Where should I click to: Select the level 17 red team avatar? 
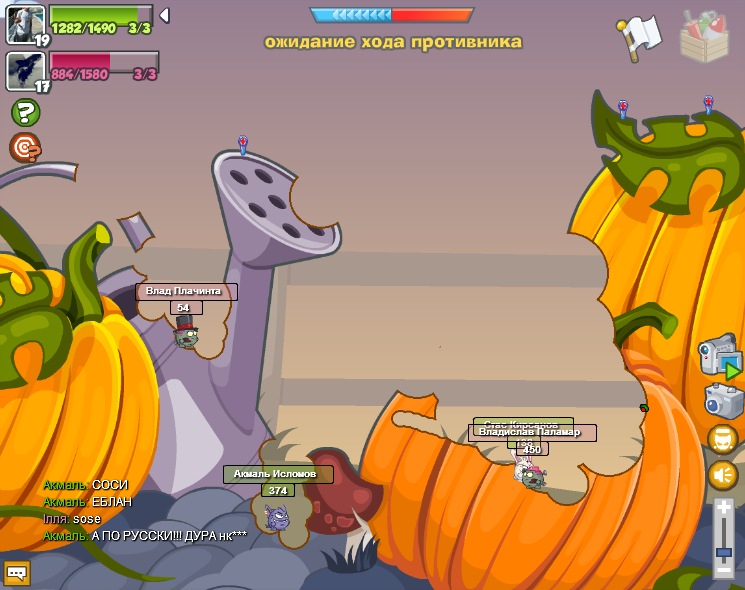pos(26,71)
